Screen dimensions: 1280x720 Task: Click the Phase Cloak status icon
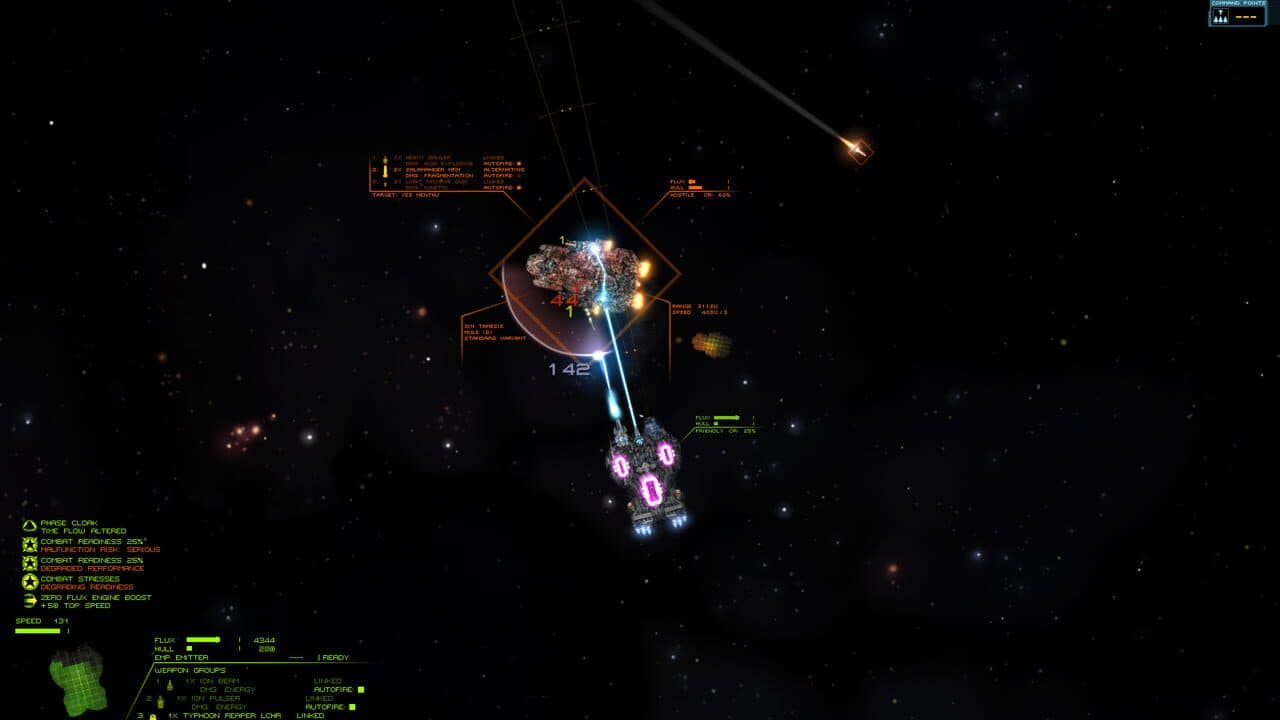click(x=29, y=525)
